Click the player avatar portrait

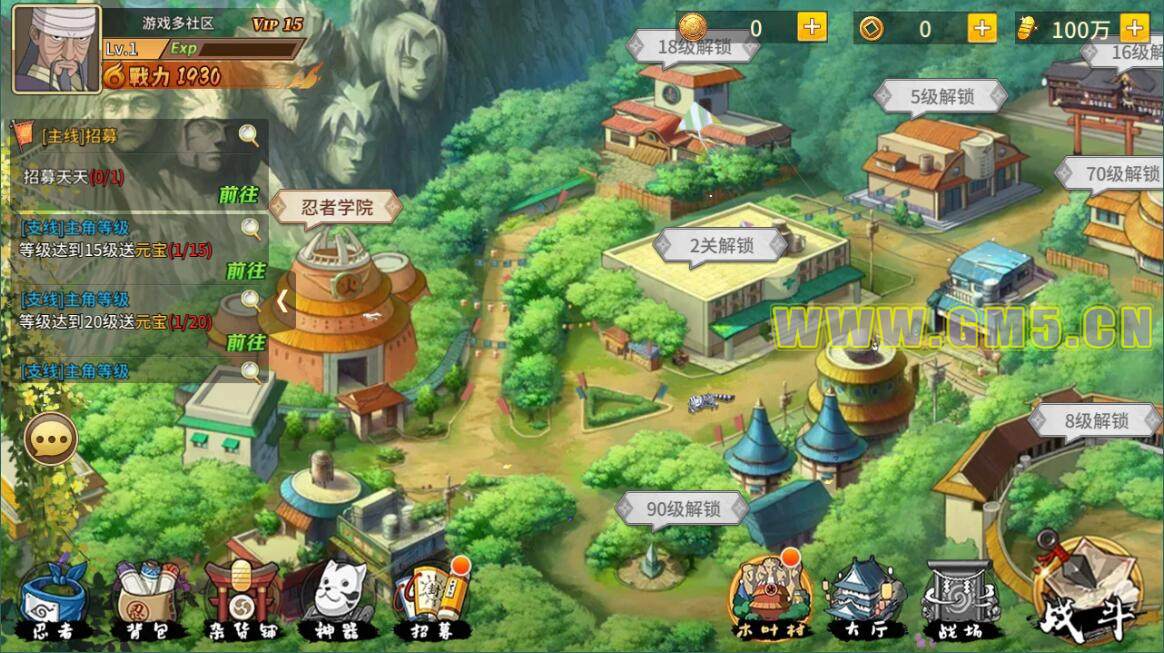click(x=56, y=48)
